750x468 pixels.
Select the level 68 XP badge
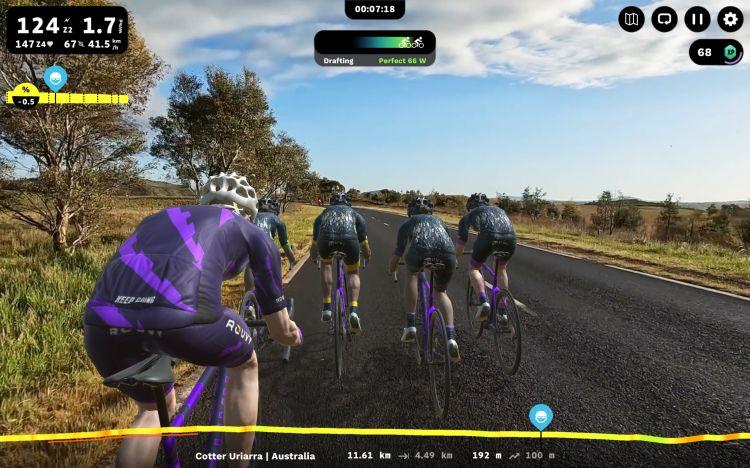715,52
